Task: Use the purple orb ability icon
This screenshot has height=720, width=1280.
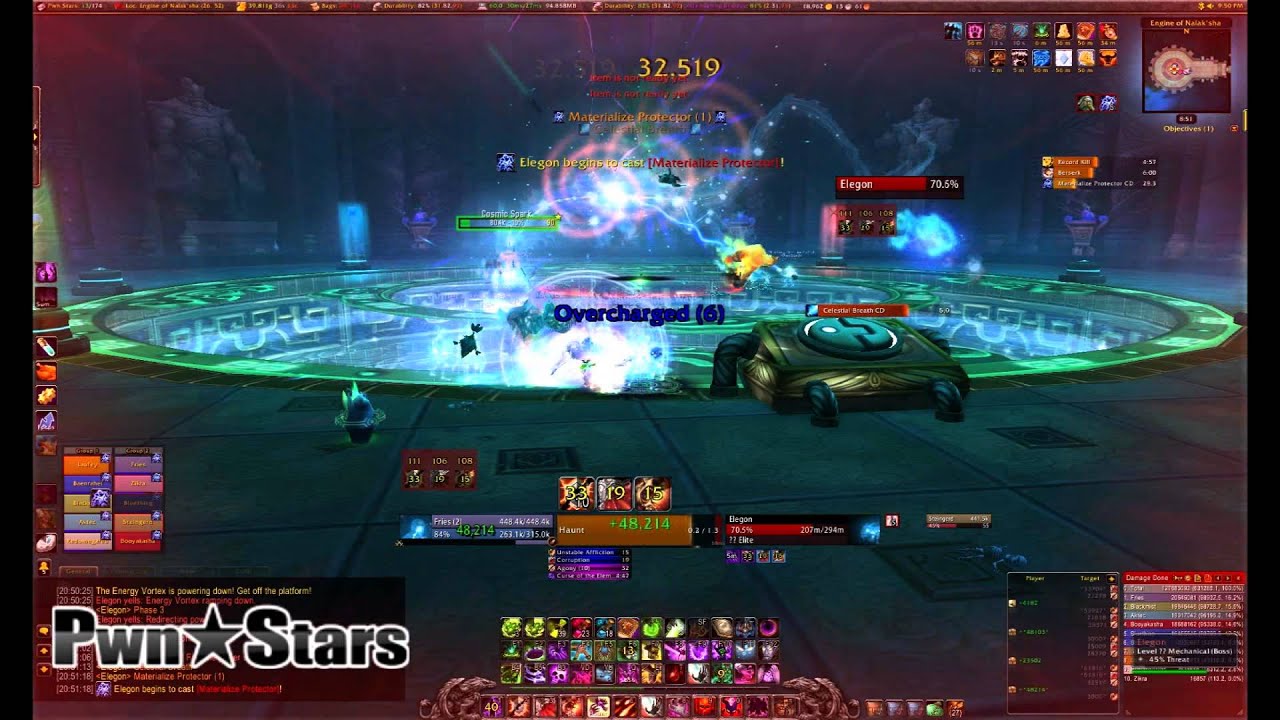Action: (770, 628)
